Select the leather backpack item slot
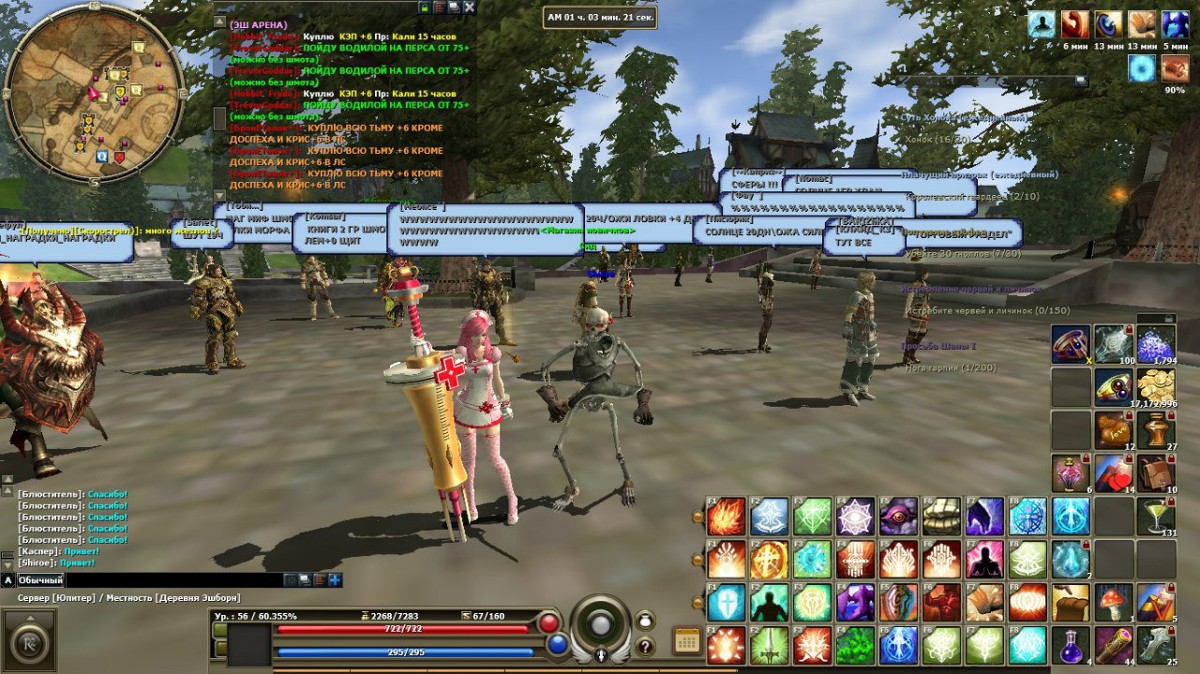 (x=1155, y=472)
